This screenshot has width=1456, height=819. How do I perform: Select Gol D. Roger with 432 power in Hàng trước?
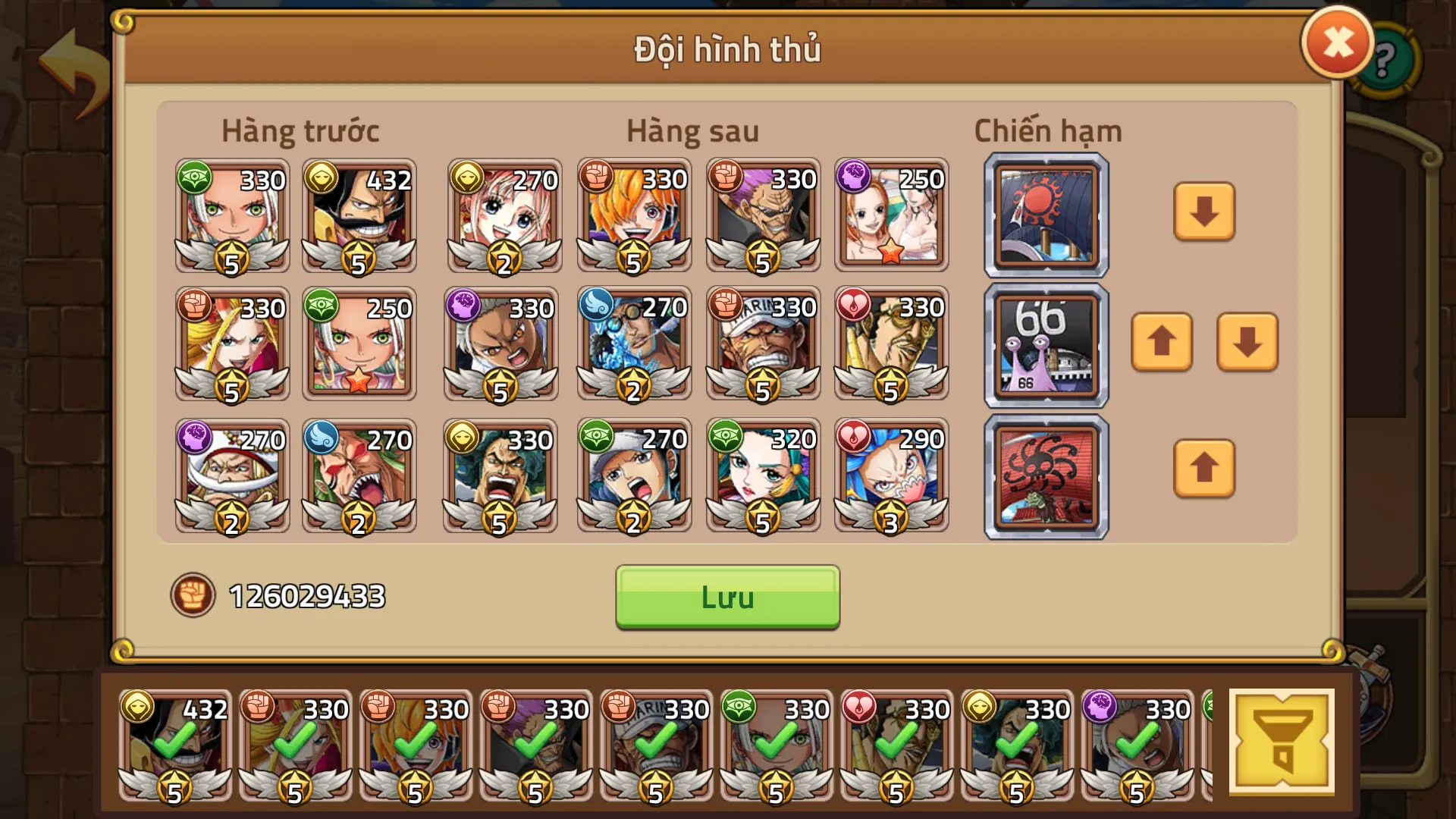tap(357, 215)
